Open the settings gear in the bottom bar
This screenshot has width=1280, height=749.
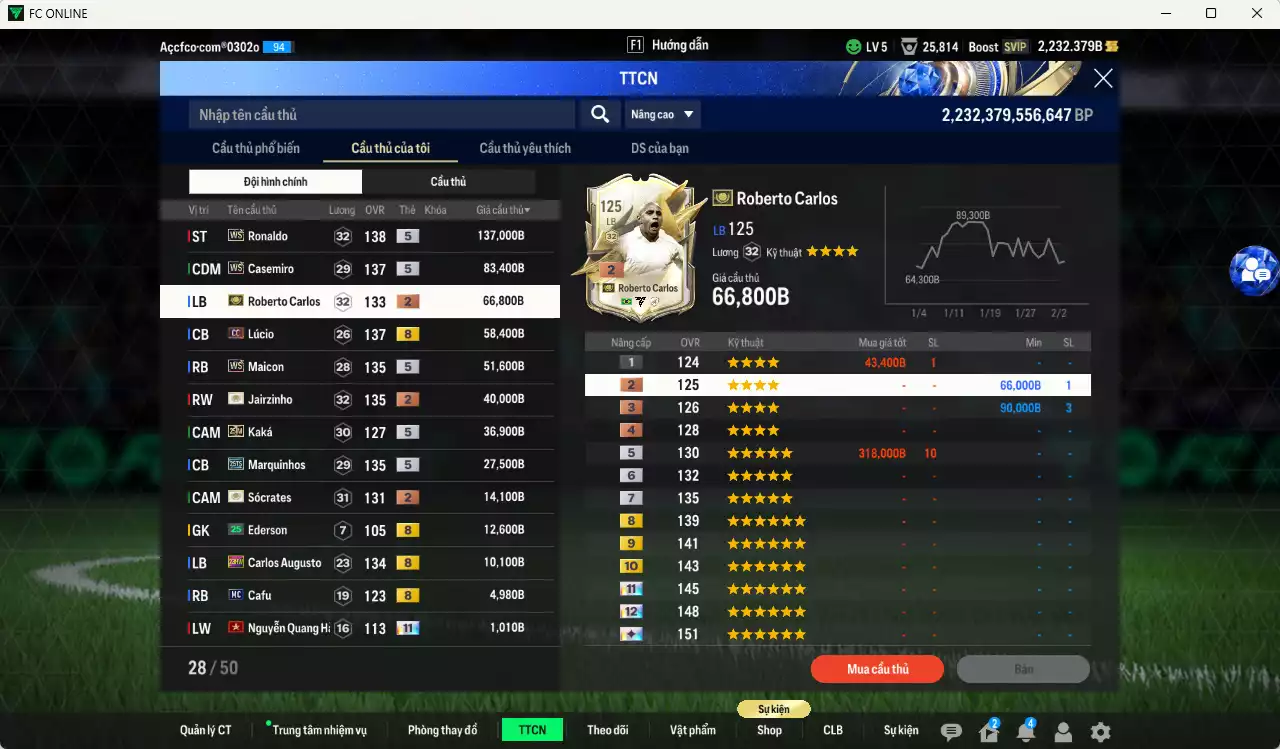[x=1100, y=732]
